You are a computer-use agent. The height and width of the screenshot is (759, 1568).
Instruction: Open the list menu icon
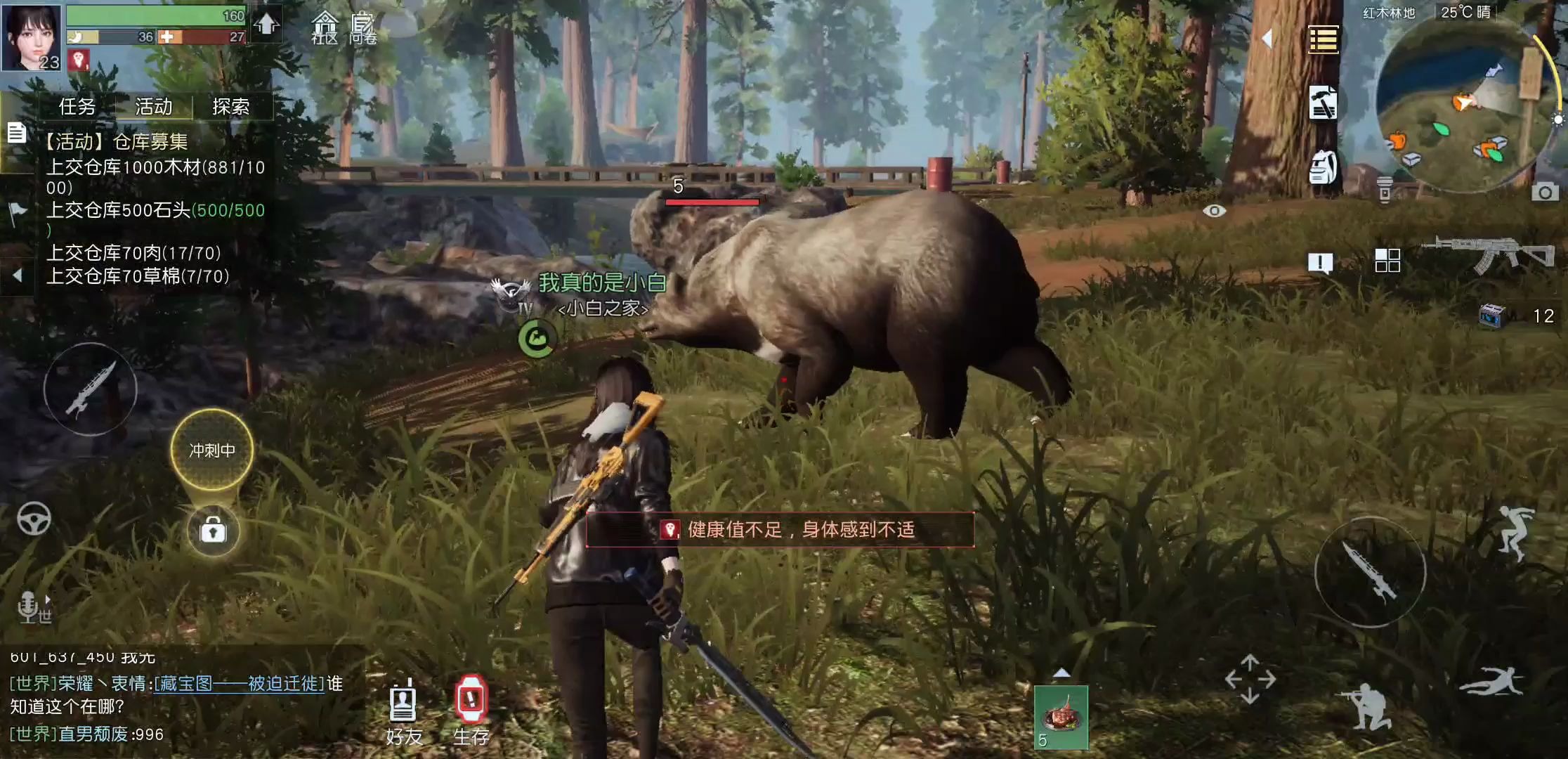point(1323,39)
